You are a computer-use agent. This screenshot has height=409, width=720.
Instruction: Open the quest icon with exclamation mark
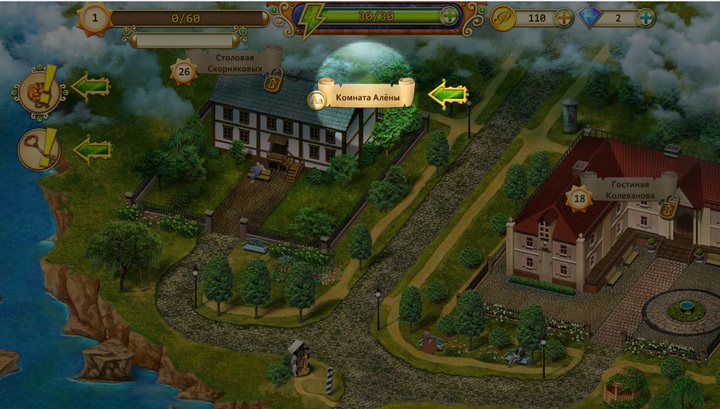pos(38,88)
